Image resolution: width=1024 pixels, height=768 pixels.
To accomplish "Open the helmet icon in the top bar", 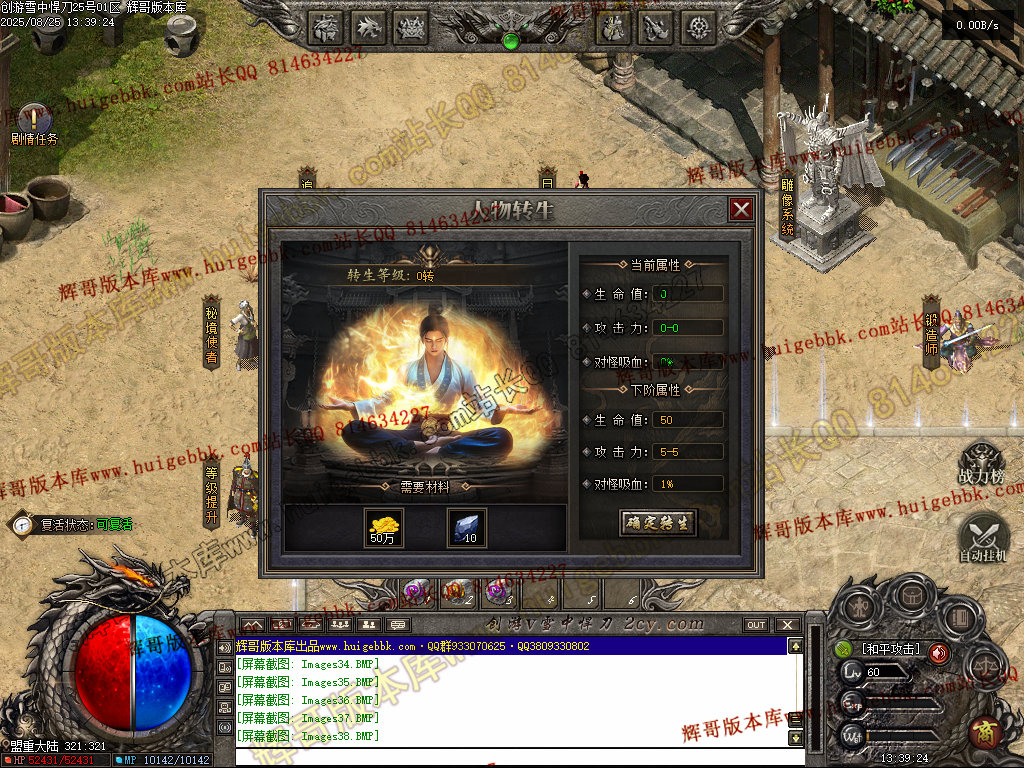I will pyautogui.click(x=326, y=27).
